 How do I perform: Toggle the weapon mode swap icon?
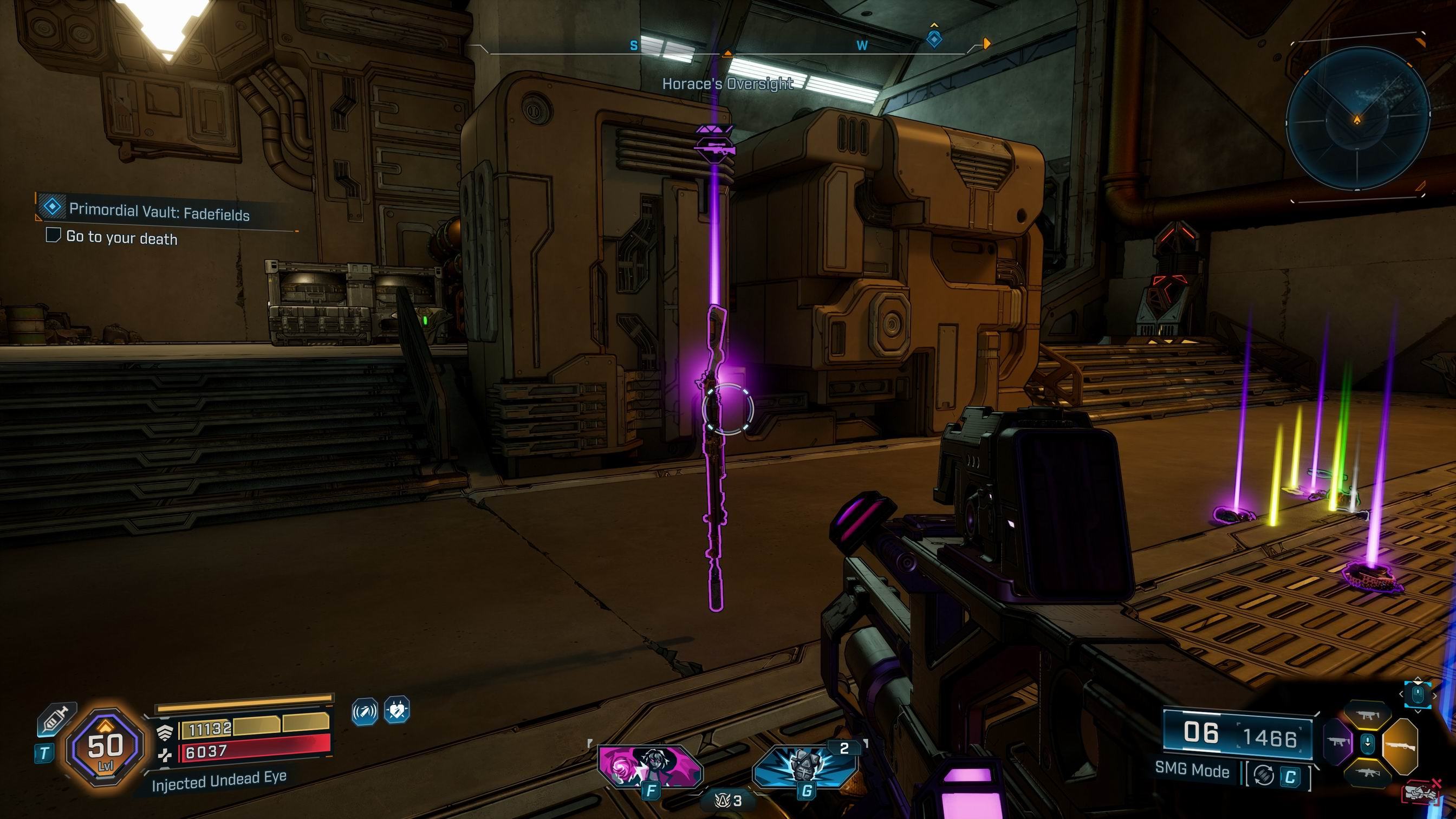[1264, 776]
